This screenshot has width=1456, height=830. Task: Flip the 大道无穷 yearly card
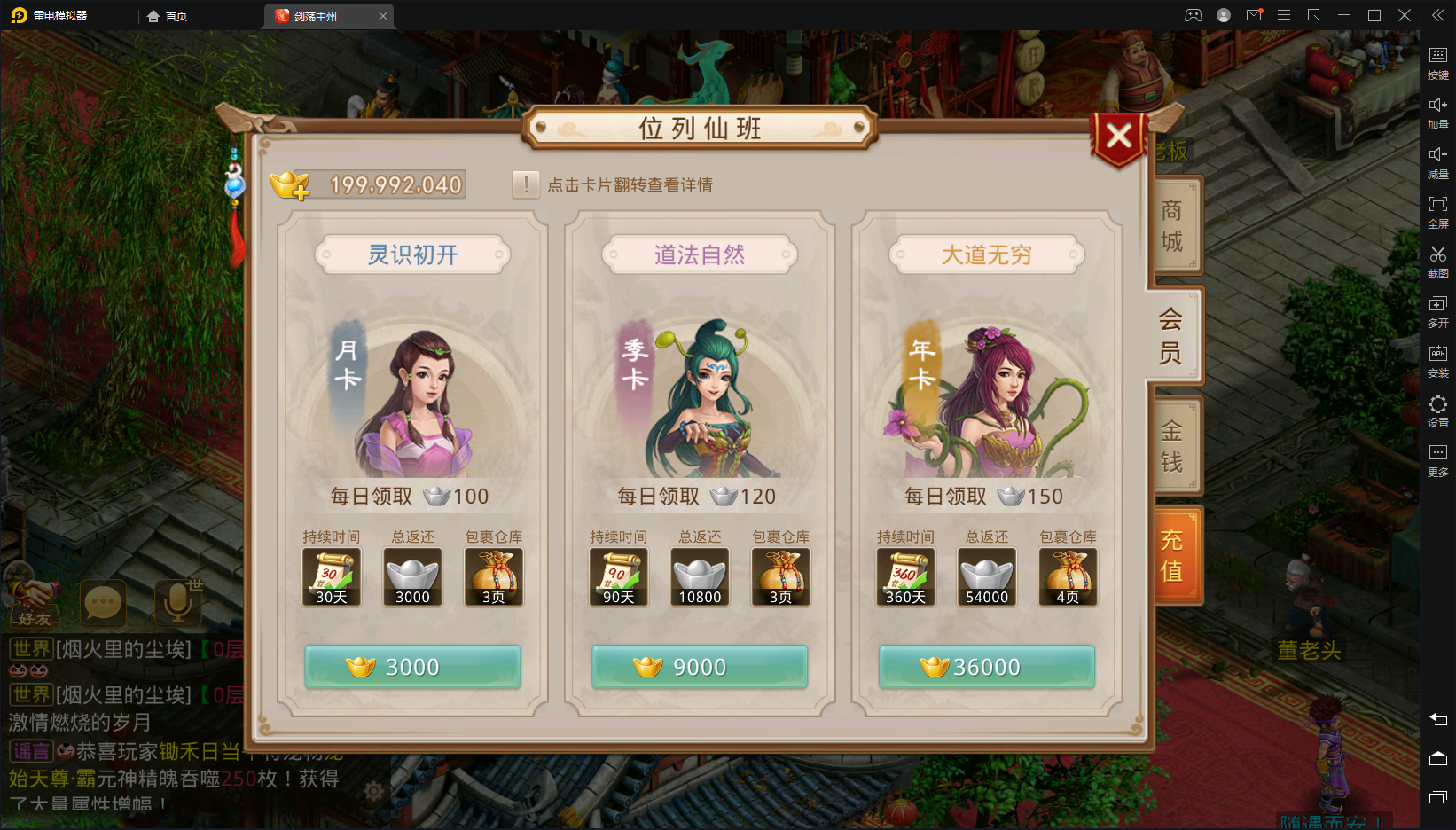click(x=987, y=399)
